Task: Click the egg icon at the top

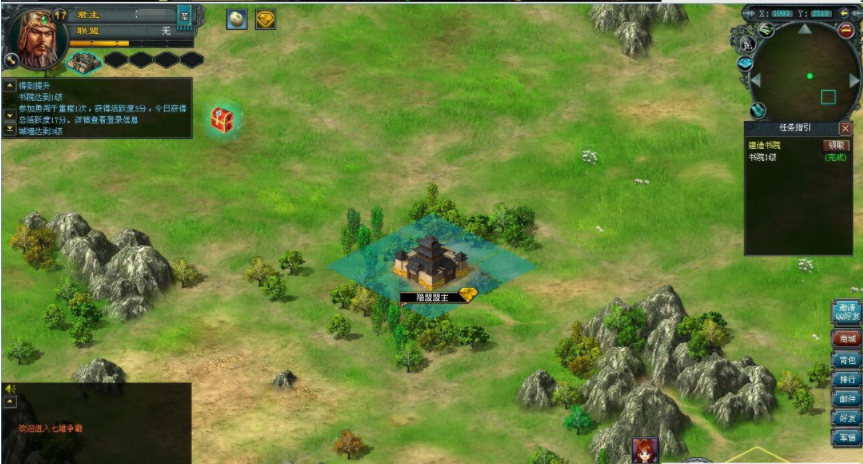Action: pos(237,20)
